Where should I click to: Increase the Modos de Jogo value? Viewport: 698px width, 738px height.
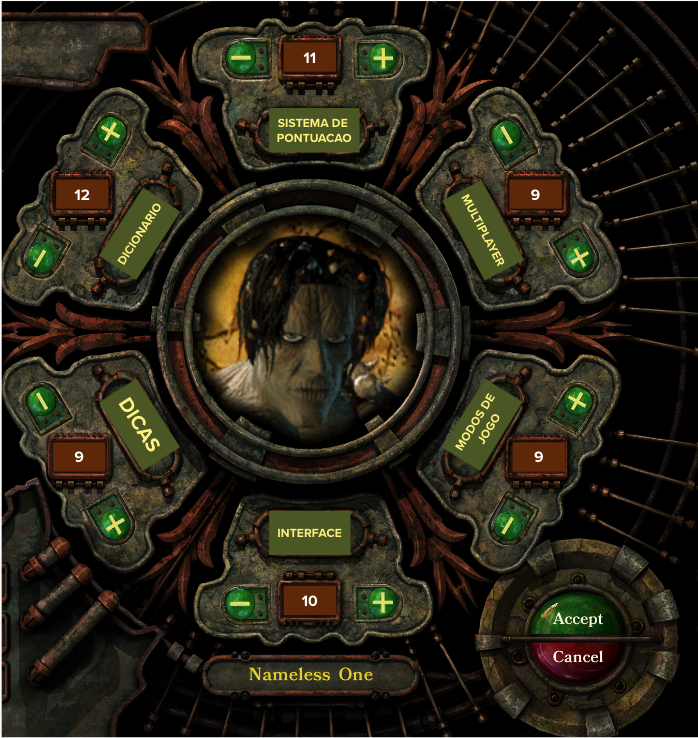tap(575, 402)
